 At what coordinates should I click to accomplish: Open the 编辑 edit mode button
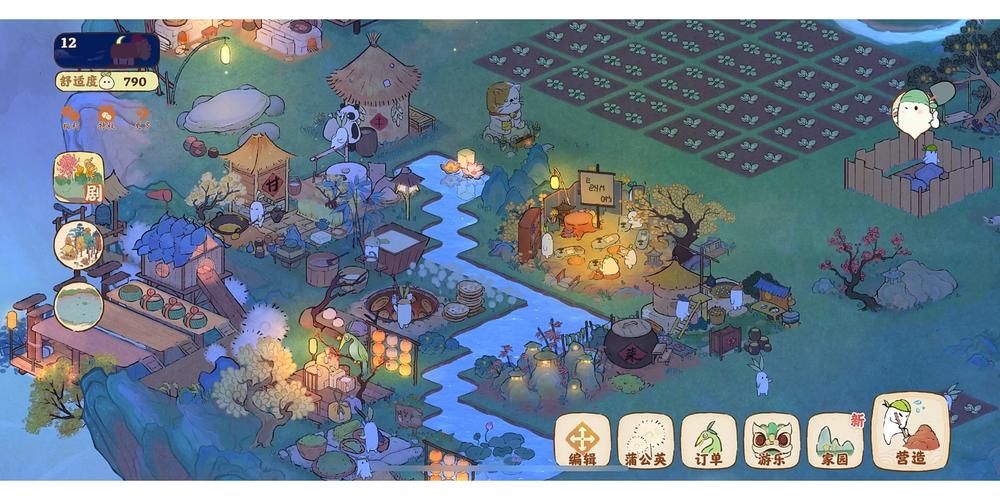click(582, 440)
